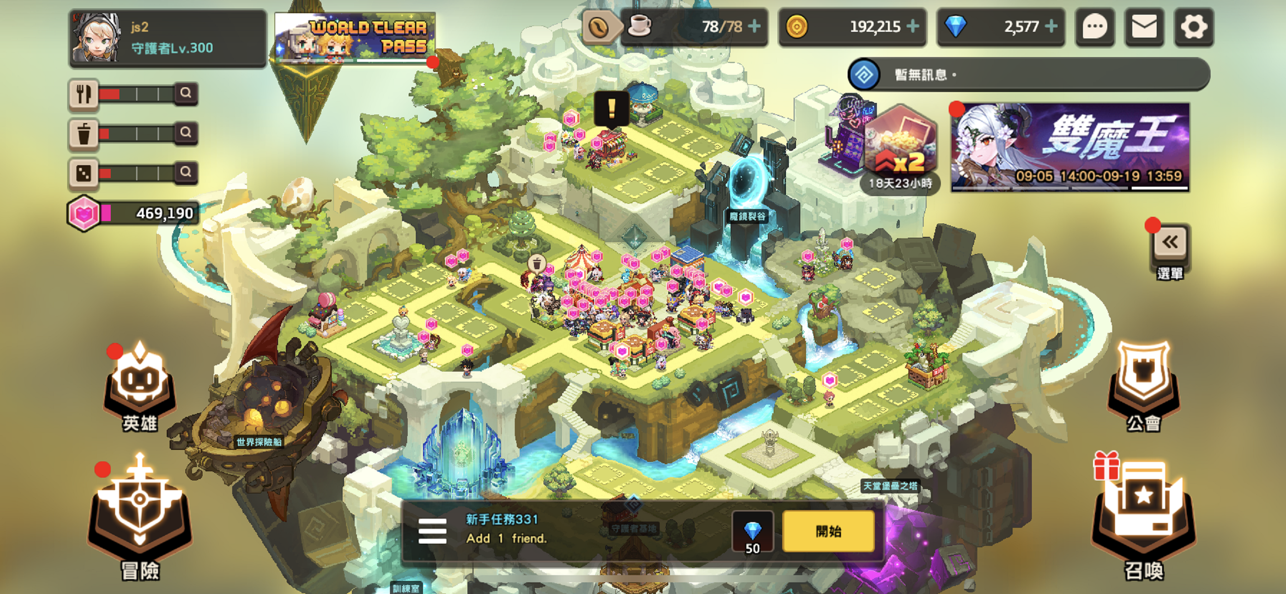Open the chat speech bubble
The height and width of the screenshot is (594, 1286).
pos(1095,27)
